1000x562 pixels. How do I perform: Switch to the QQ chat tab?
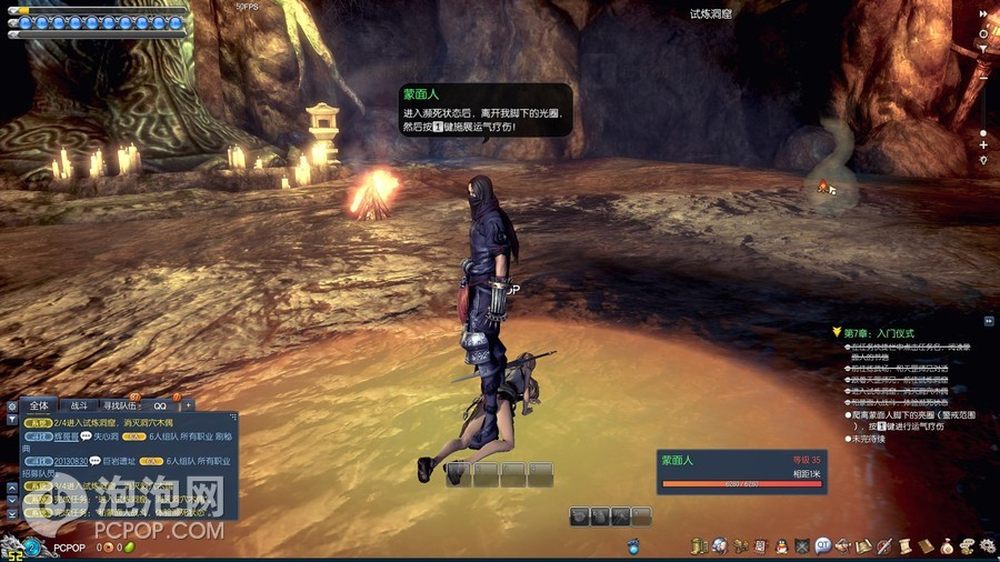coord(160,406)
